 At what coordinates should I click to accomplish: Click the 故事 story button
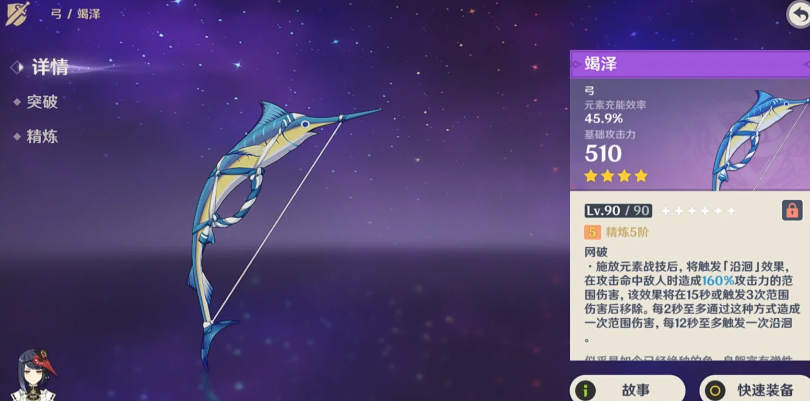tap(628, 389)
